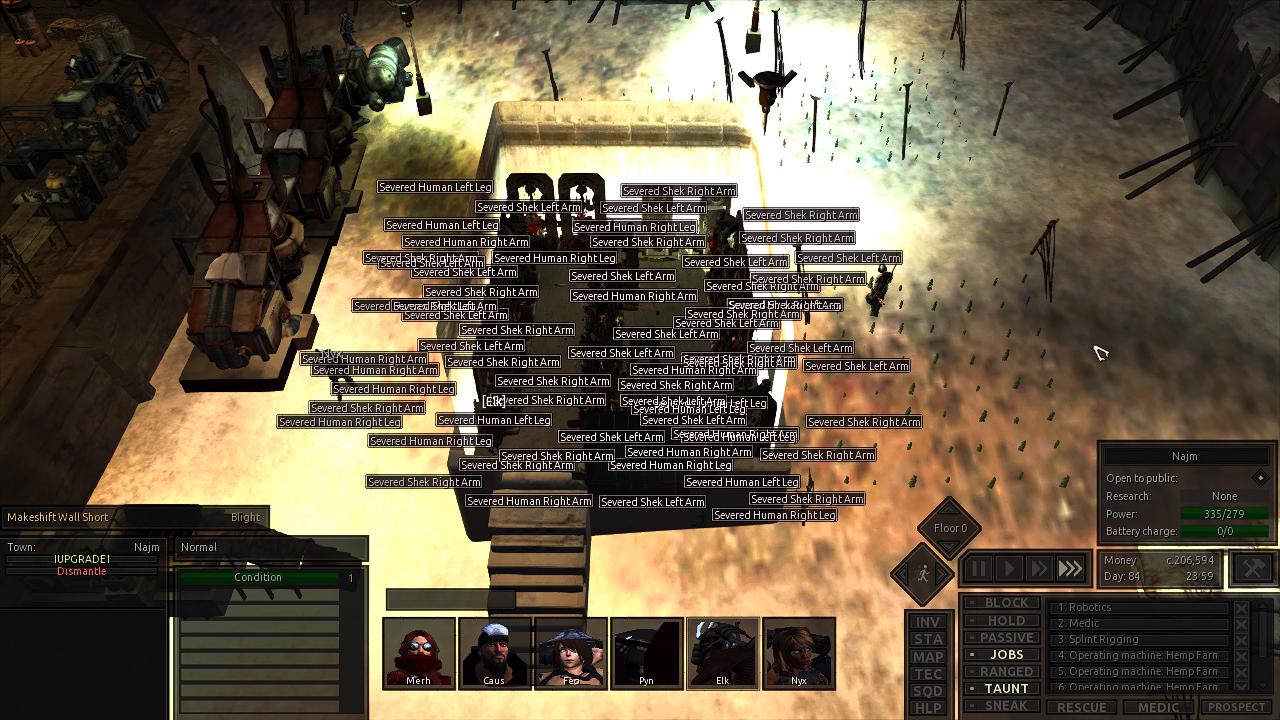This screenshot has height=720, width=1280.
Task: Open research screen via the TEC icon
Action: point(927,672)
